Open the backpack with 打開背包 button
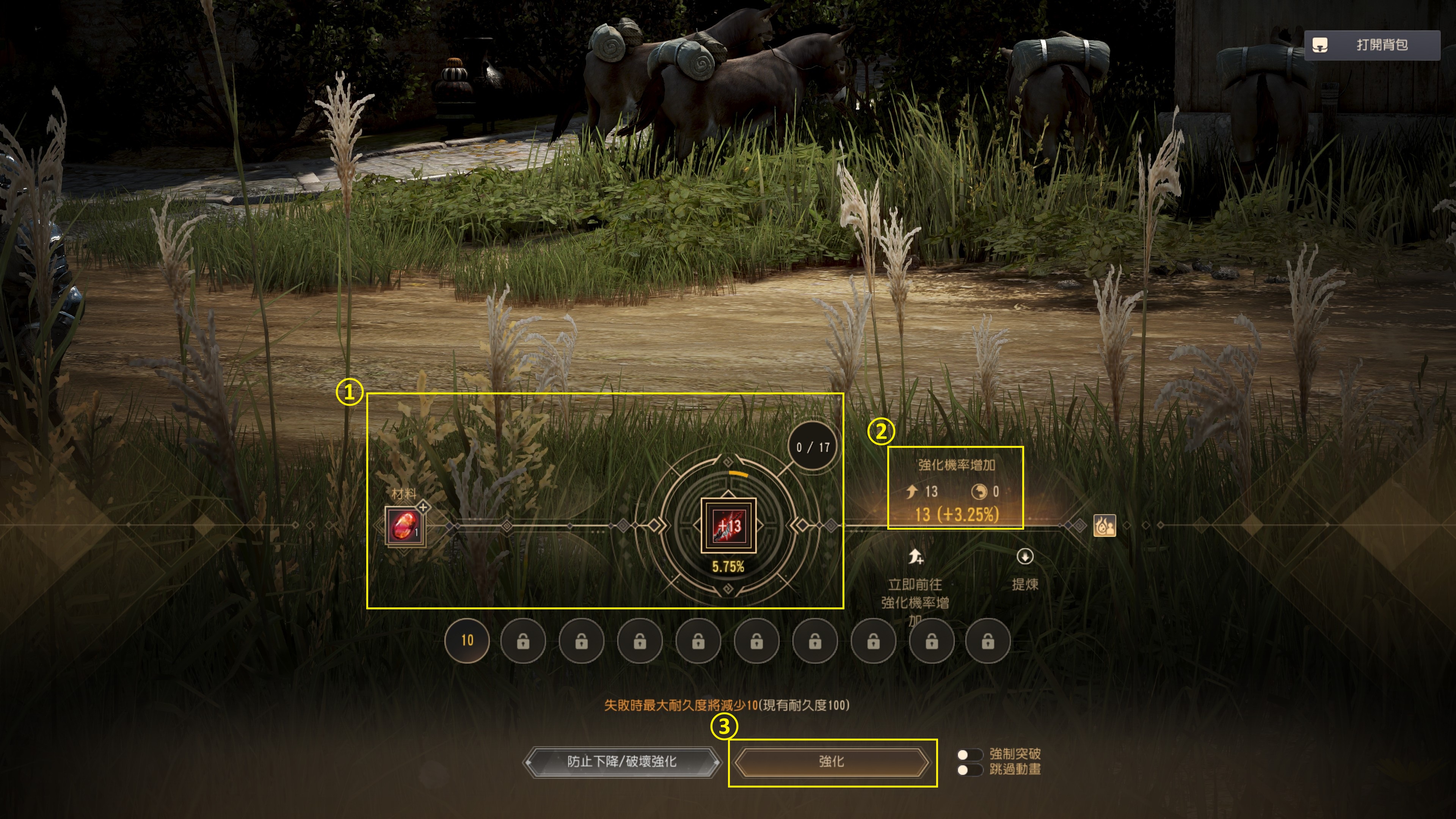This screenshot has width=1456, height=819. click(1371, 45)
